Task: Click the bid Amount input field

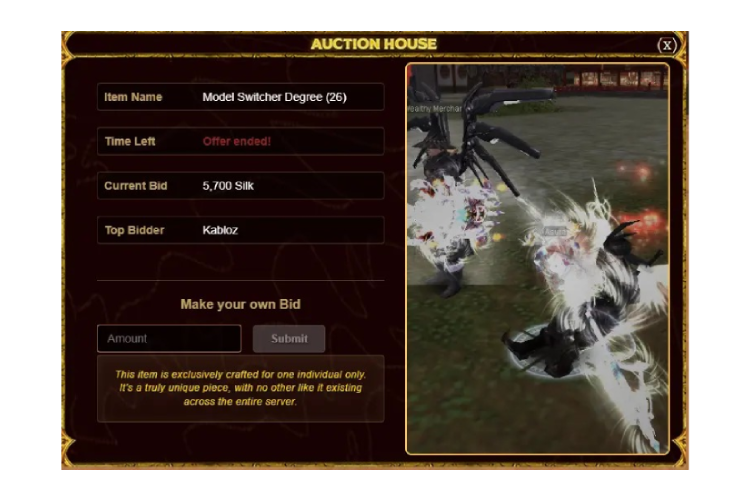Action: click(169, 338)
